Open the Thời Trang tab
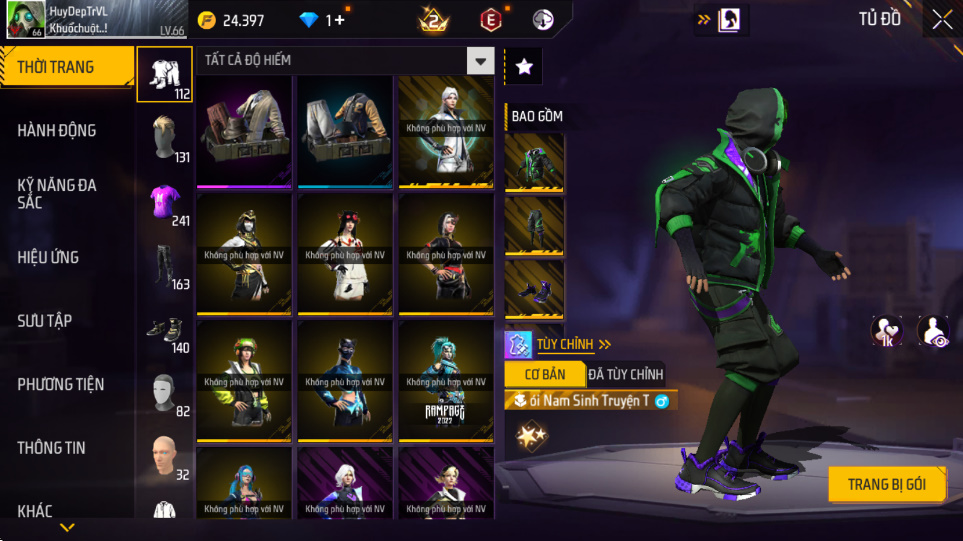 [66, 67]
